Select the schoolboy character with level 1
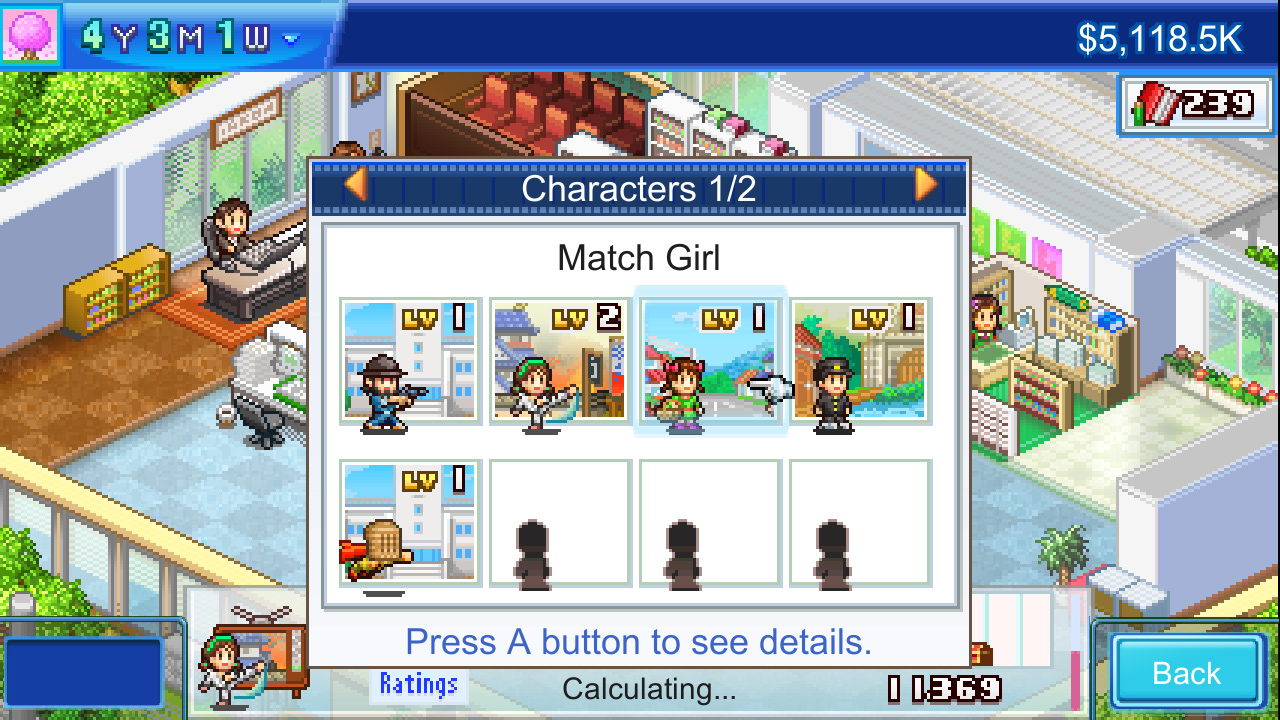 (x=860, y=365)
